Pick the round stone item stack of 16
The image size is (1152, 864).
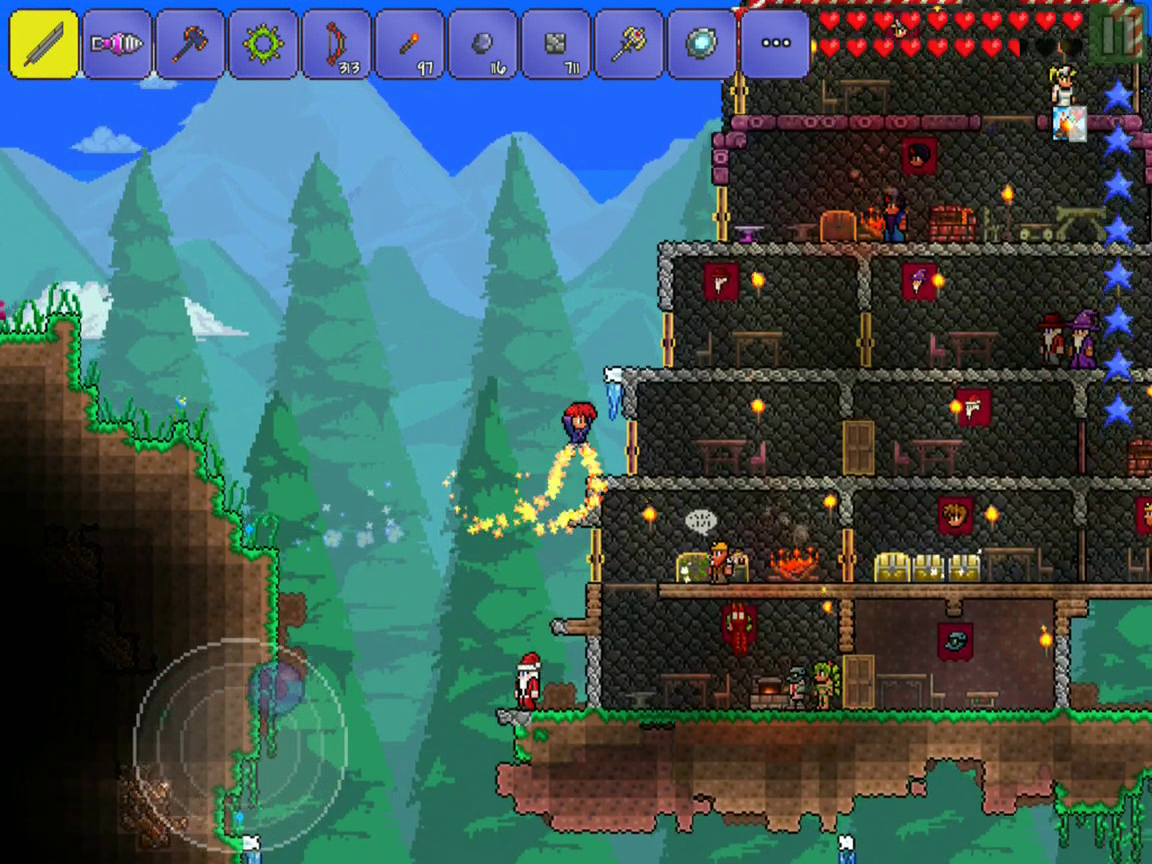[x=483, y=44]
